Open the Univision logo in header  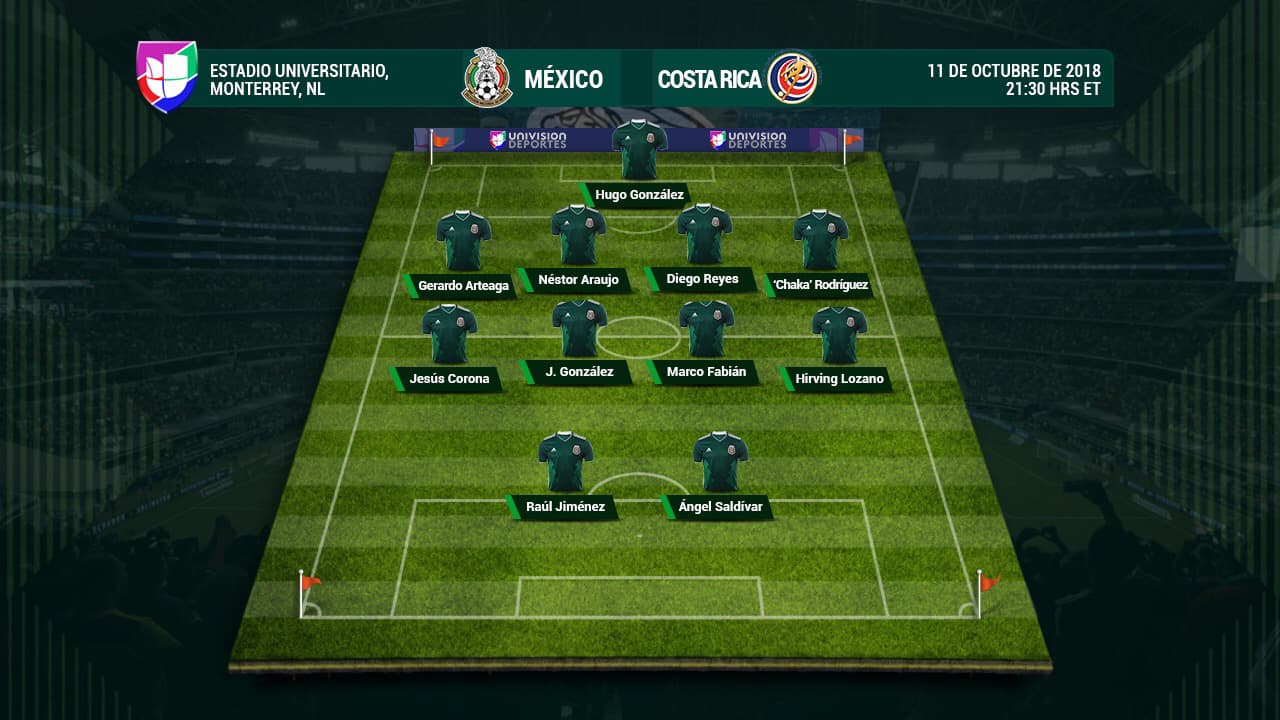tap(167, 76)
